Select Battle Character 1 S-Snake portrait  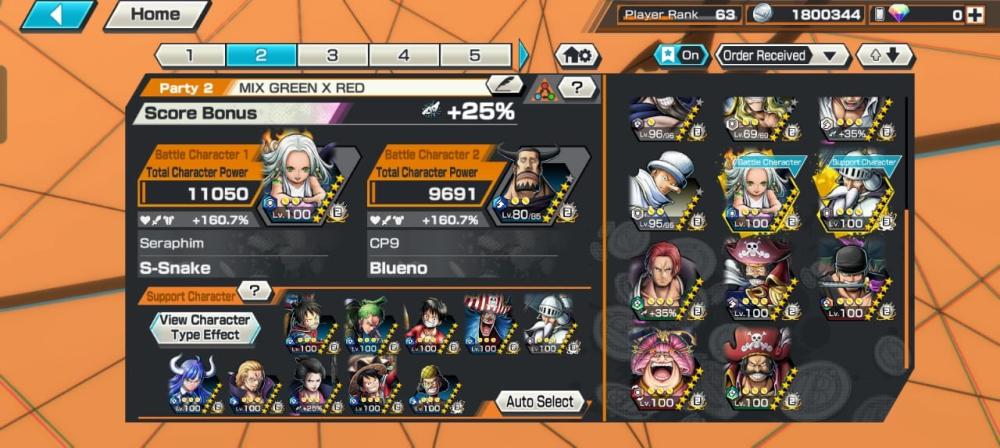click(x=303, y=178)
